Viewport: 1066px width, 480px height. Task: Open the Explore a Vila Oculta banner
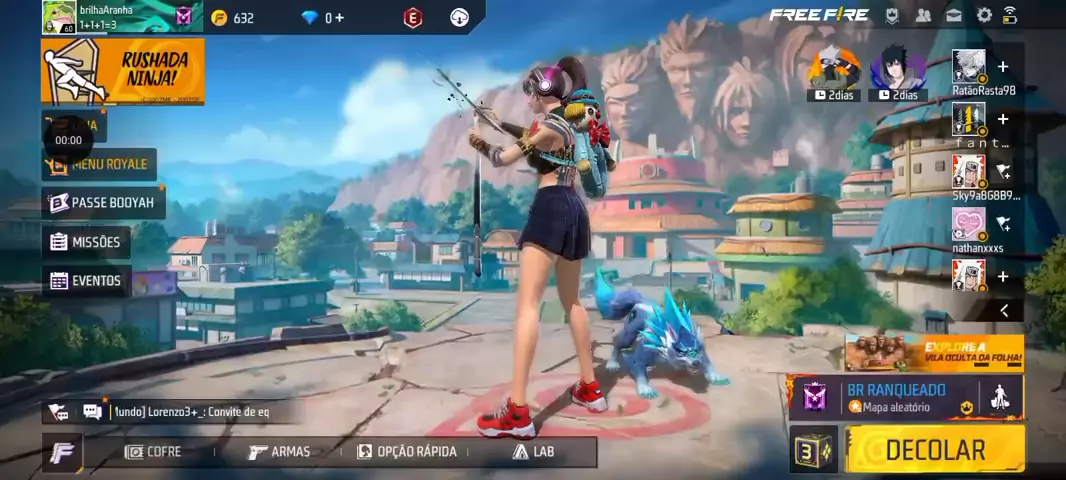tap(934, 353)
